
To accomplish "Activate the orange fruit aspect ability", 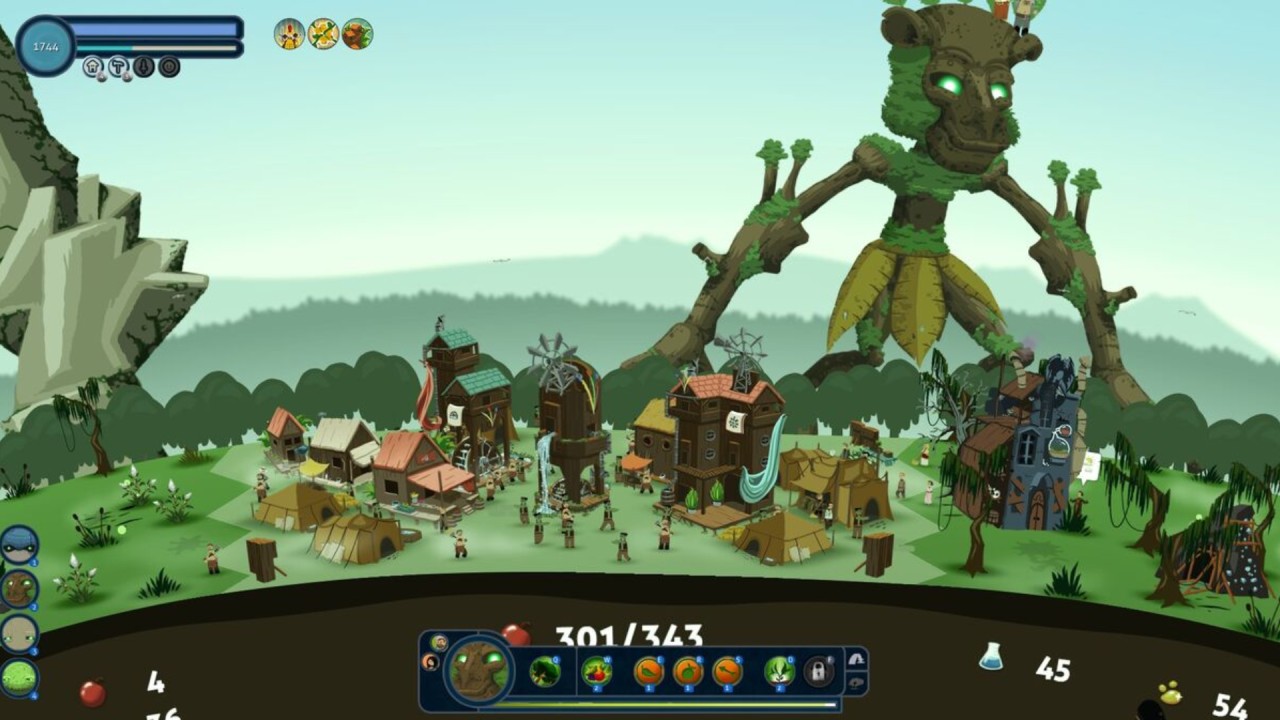I will click(688, 671).
